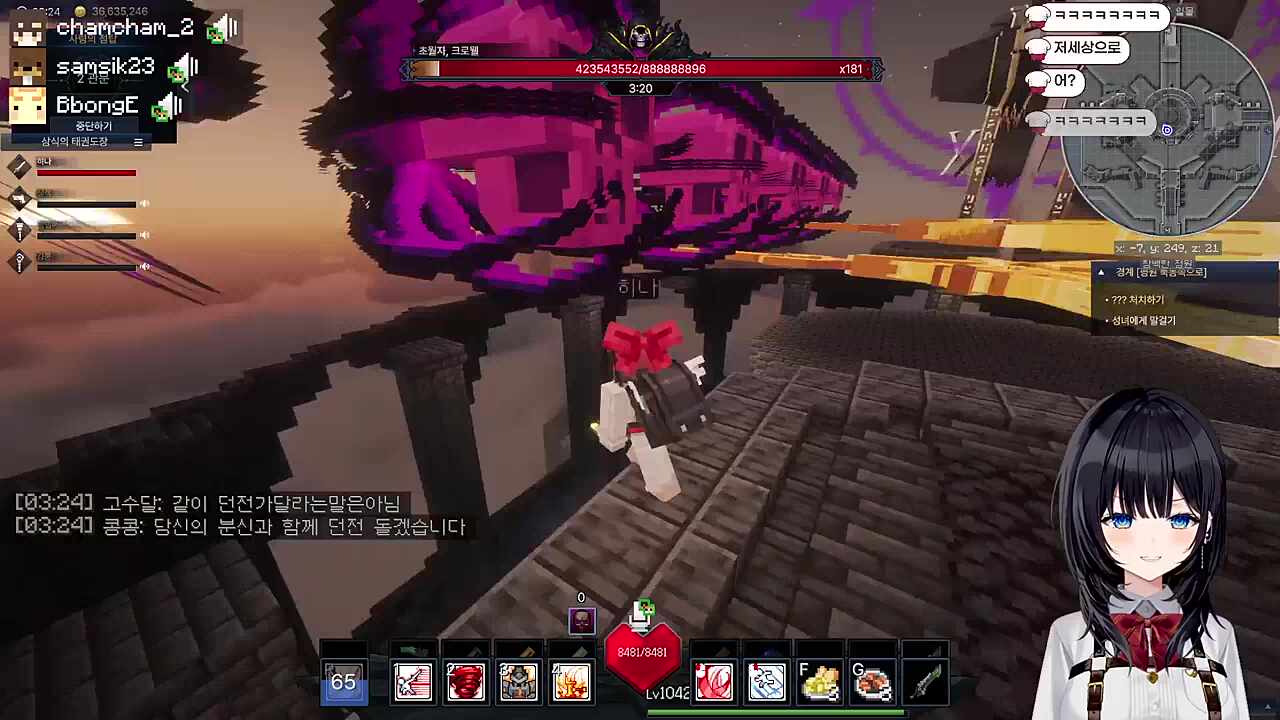The image size is (1280, 720).
Task: Use the armor summon skill in slot 3
Action: (x=518, y=681)
